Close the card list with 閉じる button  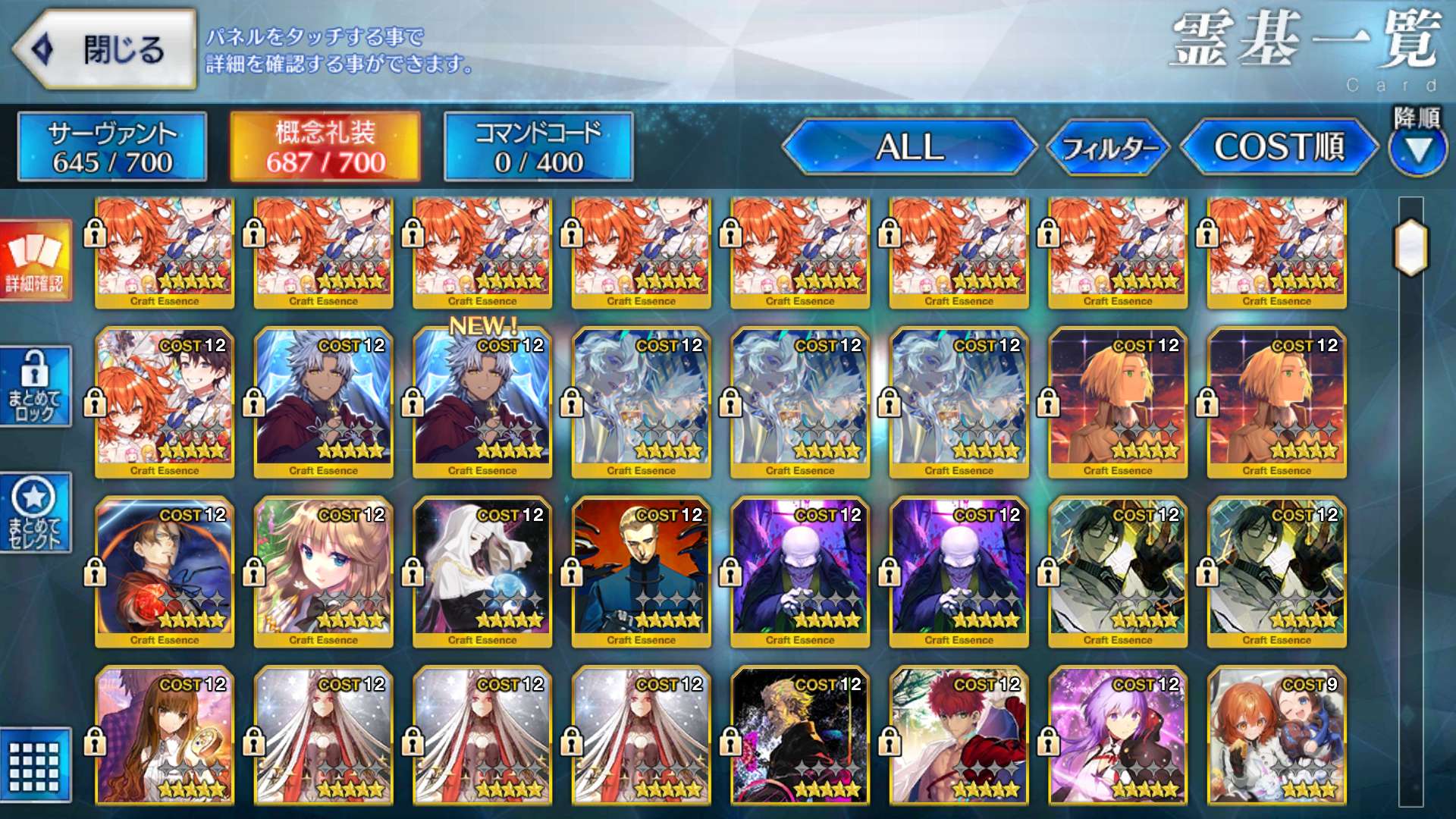(x=106, y=50)
